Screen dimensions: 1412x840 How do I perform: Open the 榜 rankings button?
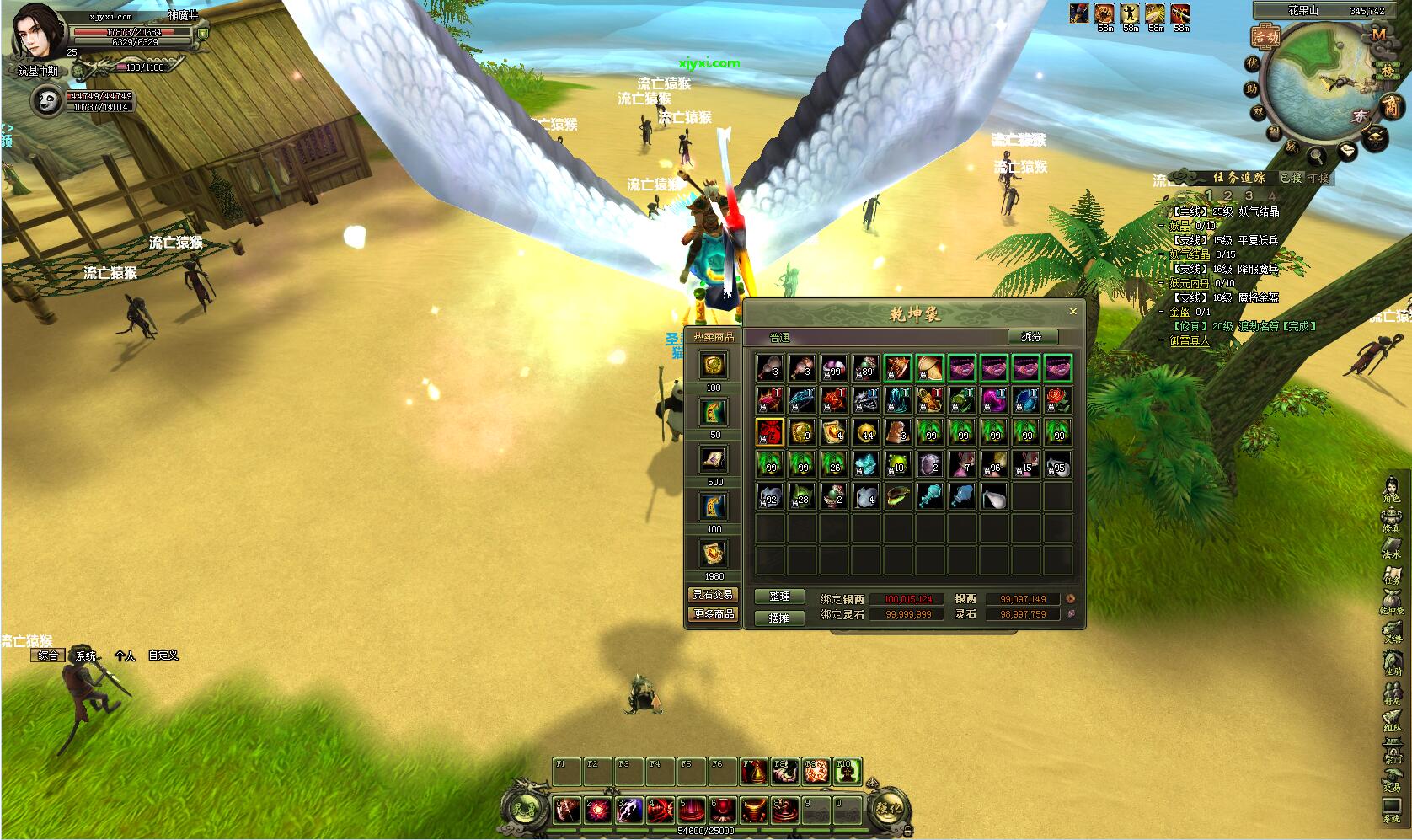pos(1387,71)
